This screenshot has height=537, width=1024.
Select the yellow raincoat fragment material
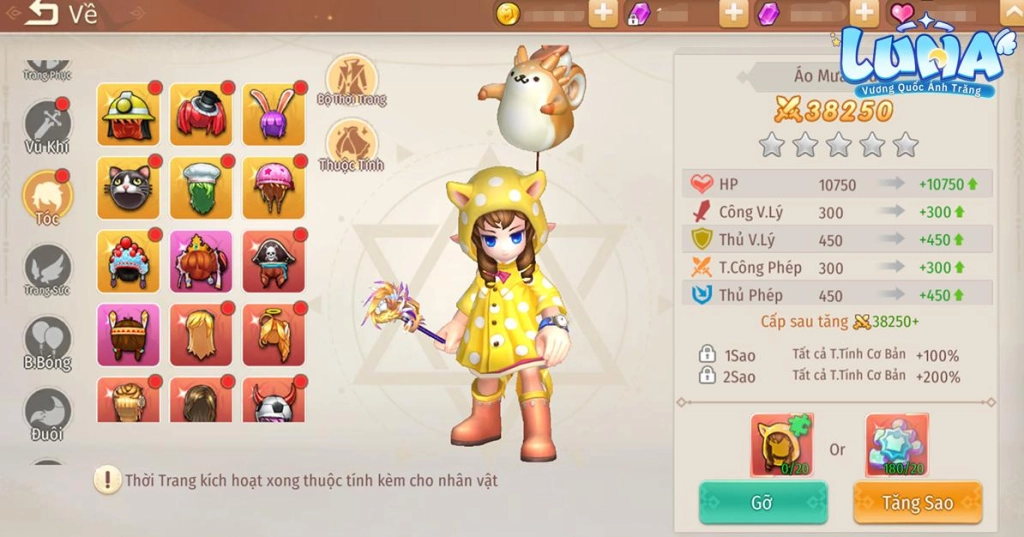[781, 444]
